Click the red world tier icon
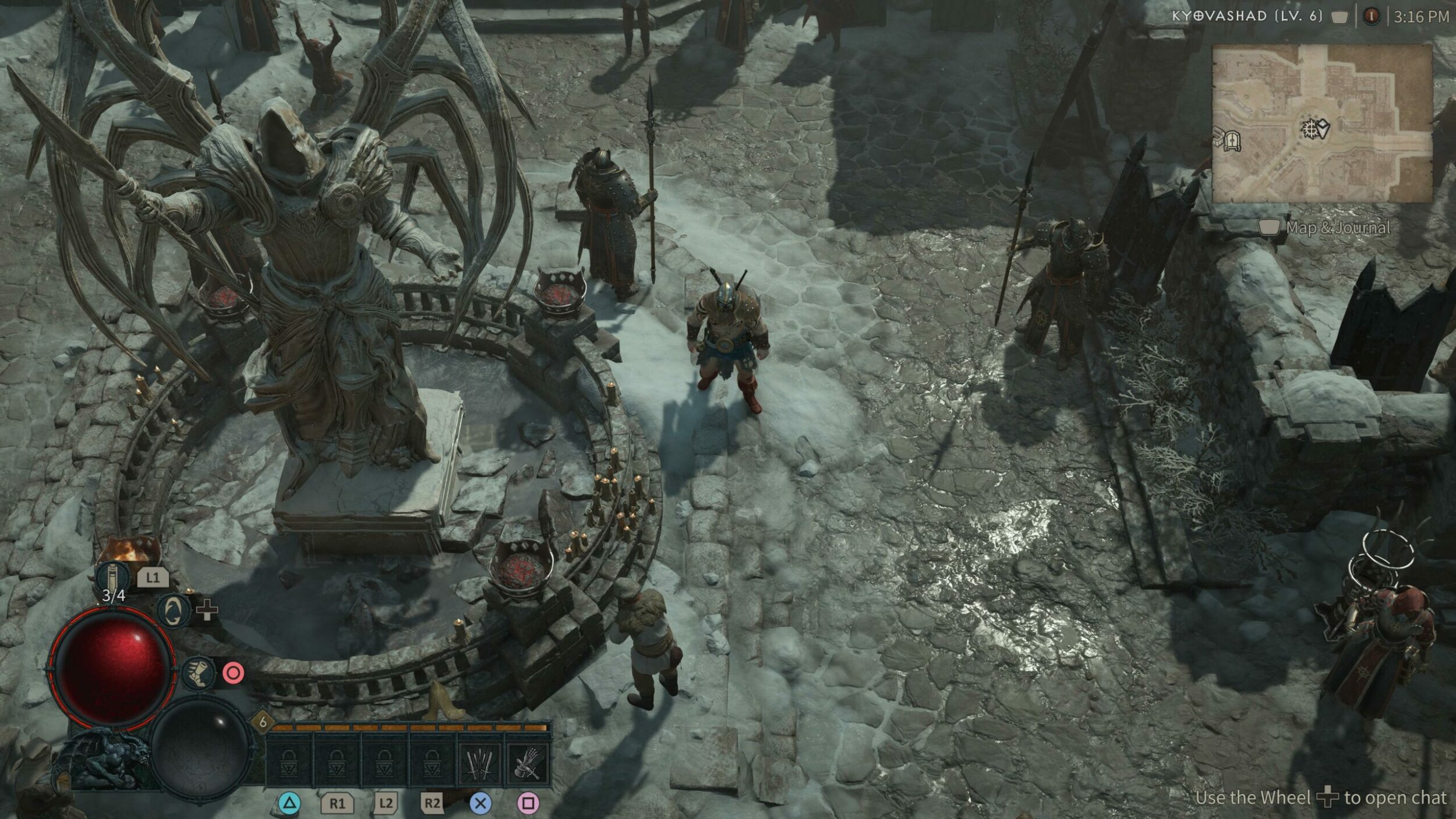Screen dimensions: 1456x819 [1372, 16]
